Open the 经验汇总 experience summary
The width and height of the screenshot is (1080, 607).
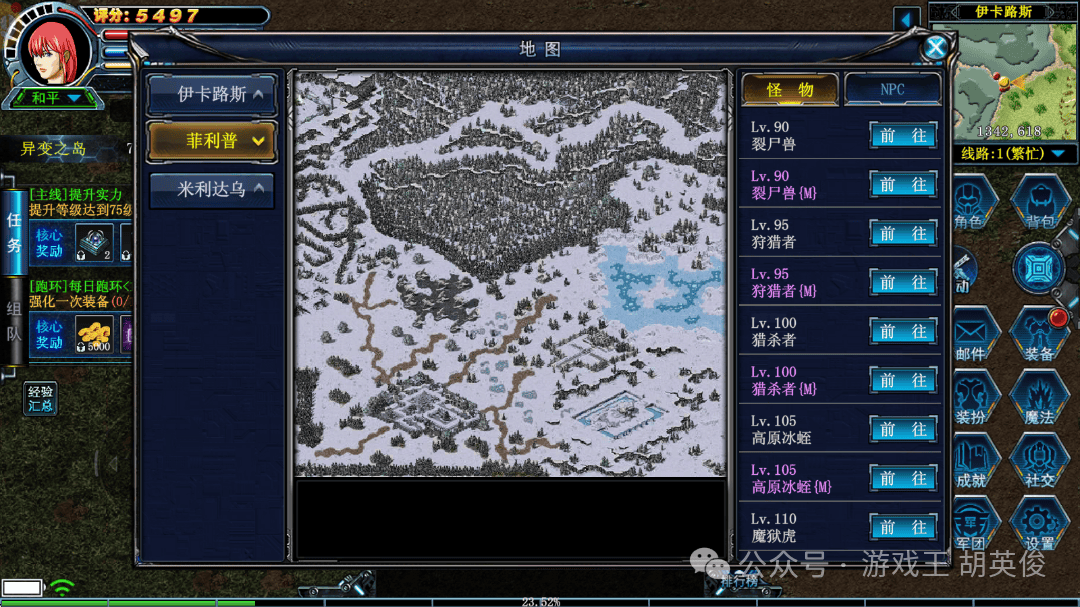click(x=41, y=398)
